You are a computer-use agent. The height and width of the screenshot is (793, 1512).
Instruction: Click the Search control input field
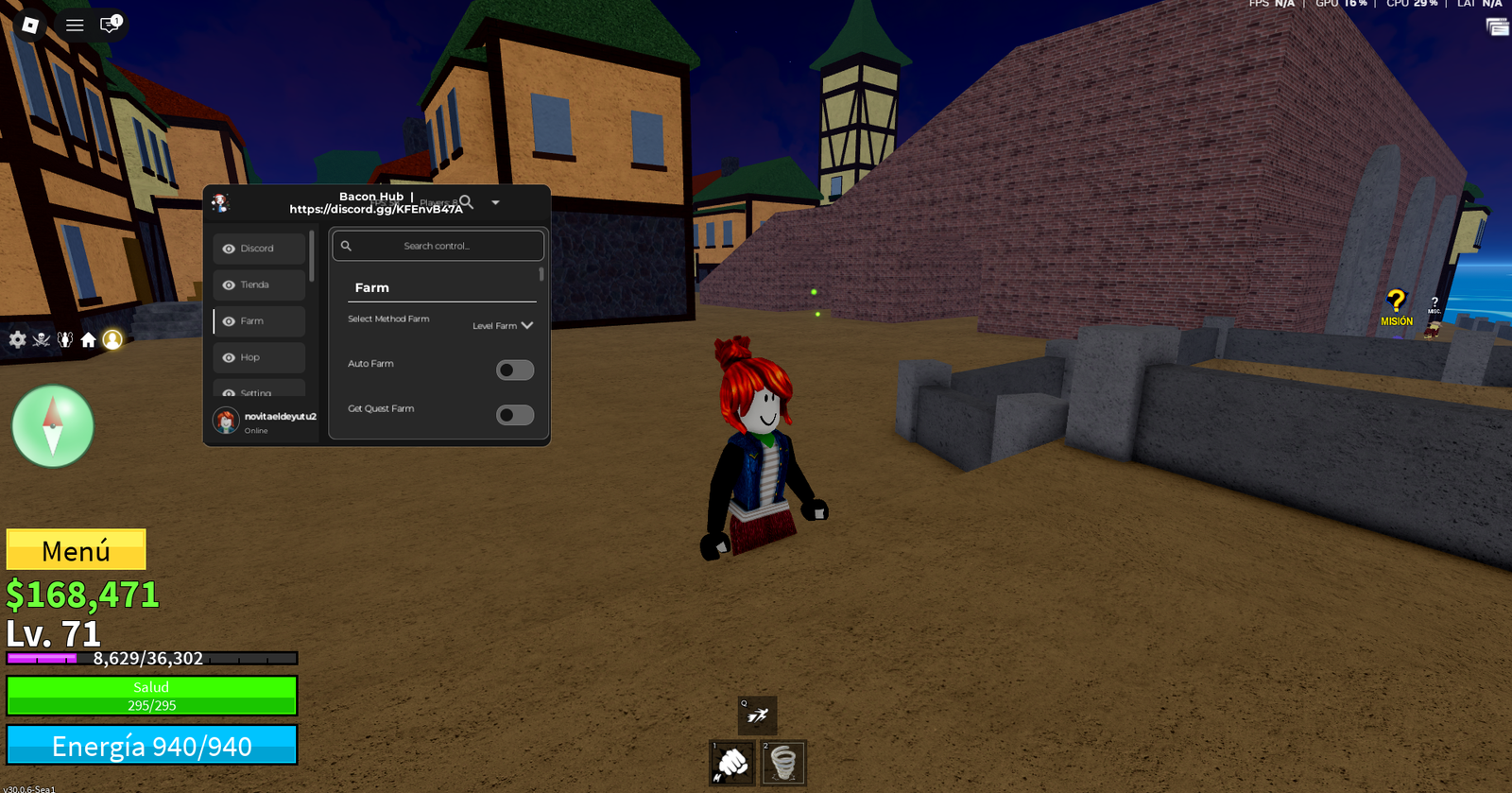point(437,245)
